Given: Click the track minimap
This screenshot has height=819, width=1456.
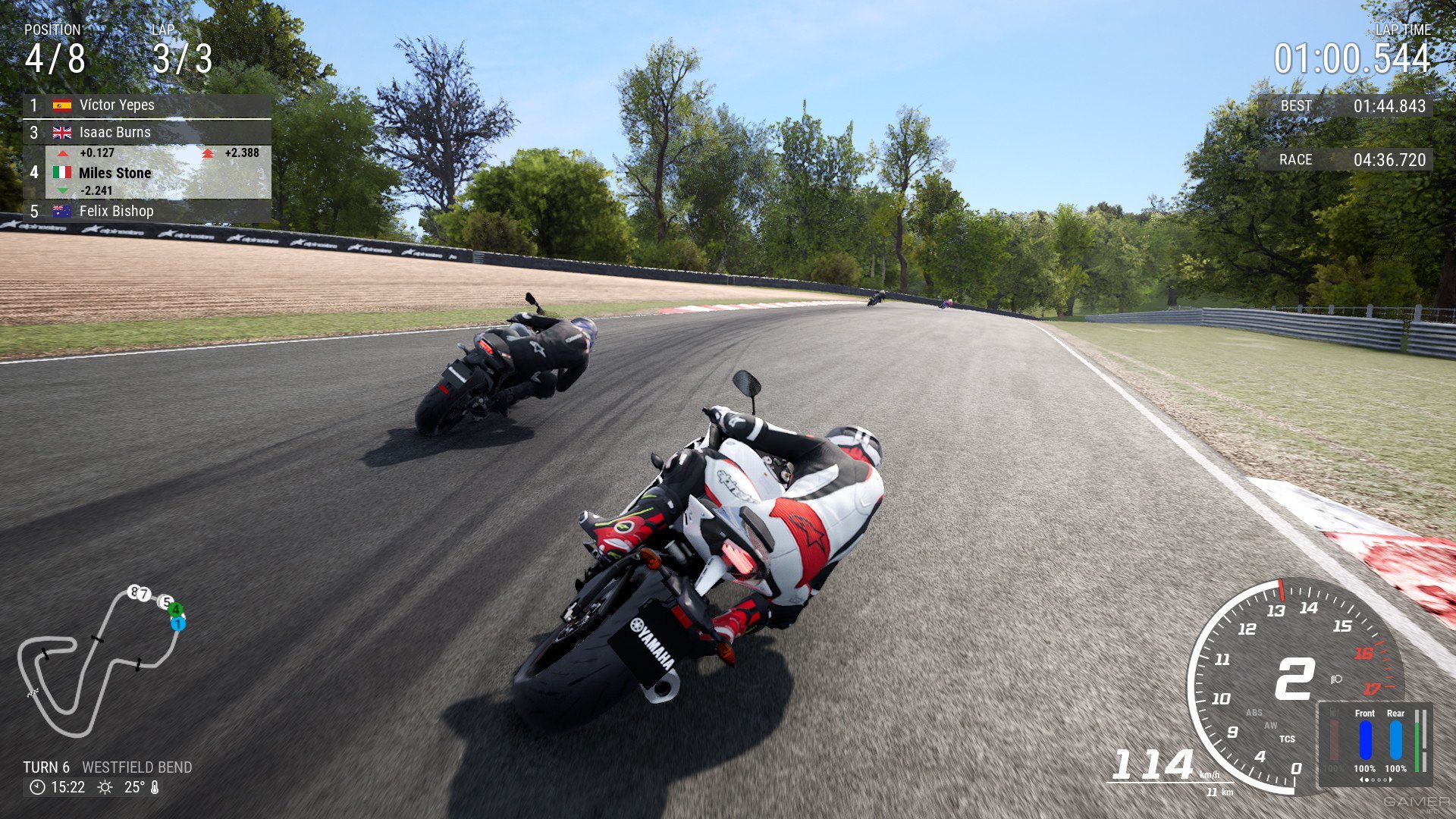Looking at the screenshot, I should [x=99, y=660].
